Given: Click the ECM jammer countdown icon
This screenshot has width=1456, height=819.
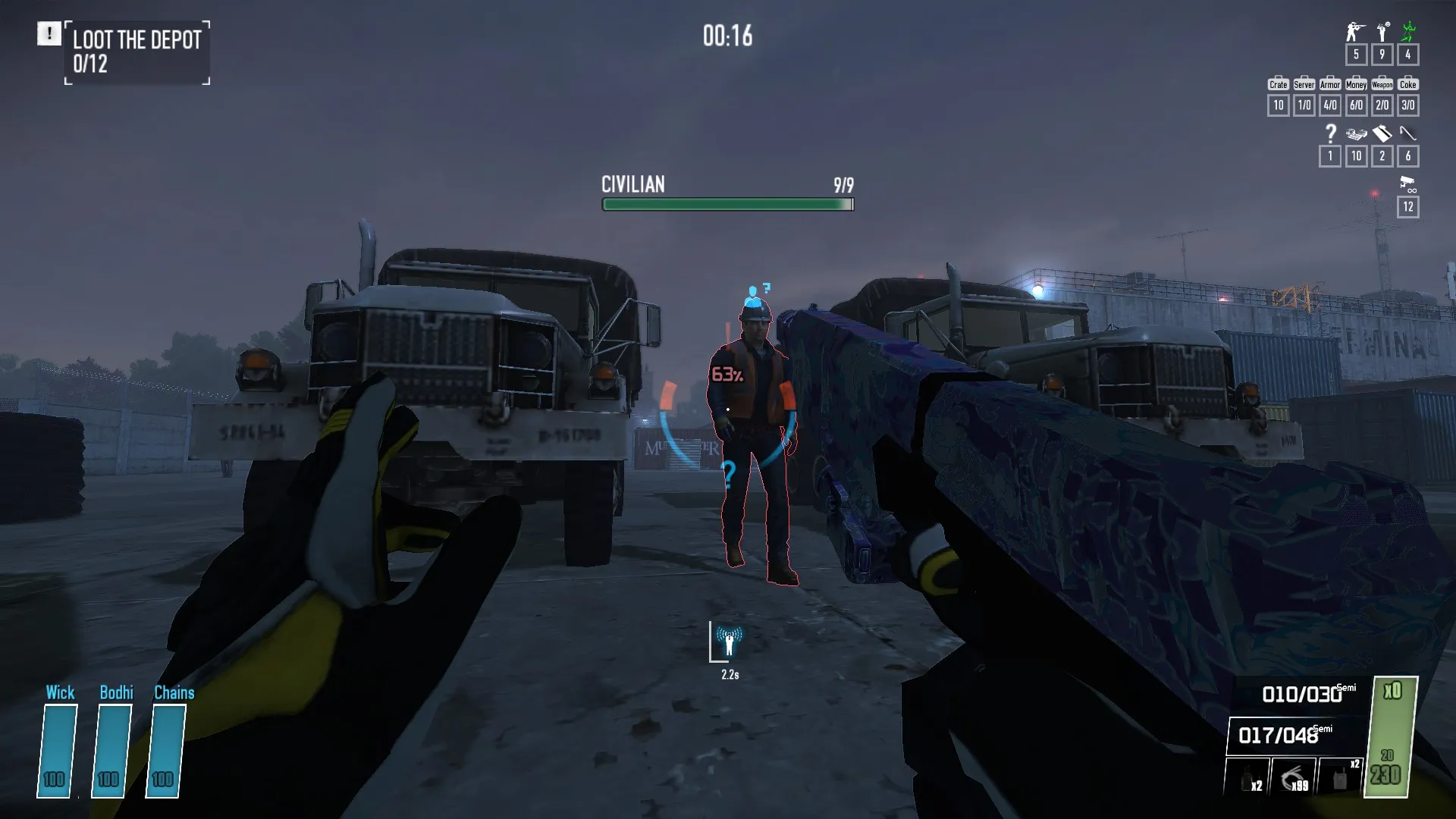Looking at the screenshot, I should click(x=729, y=642).
